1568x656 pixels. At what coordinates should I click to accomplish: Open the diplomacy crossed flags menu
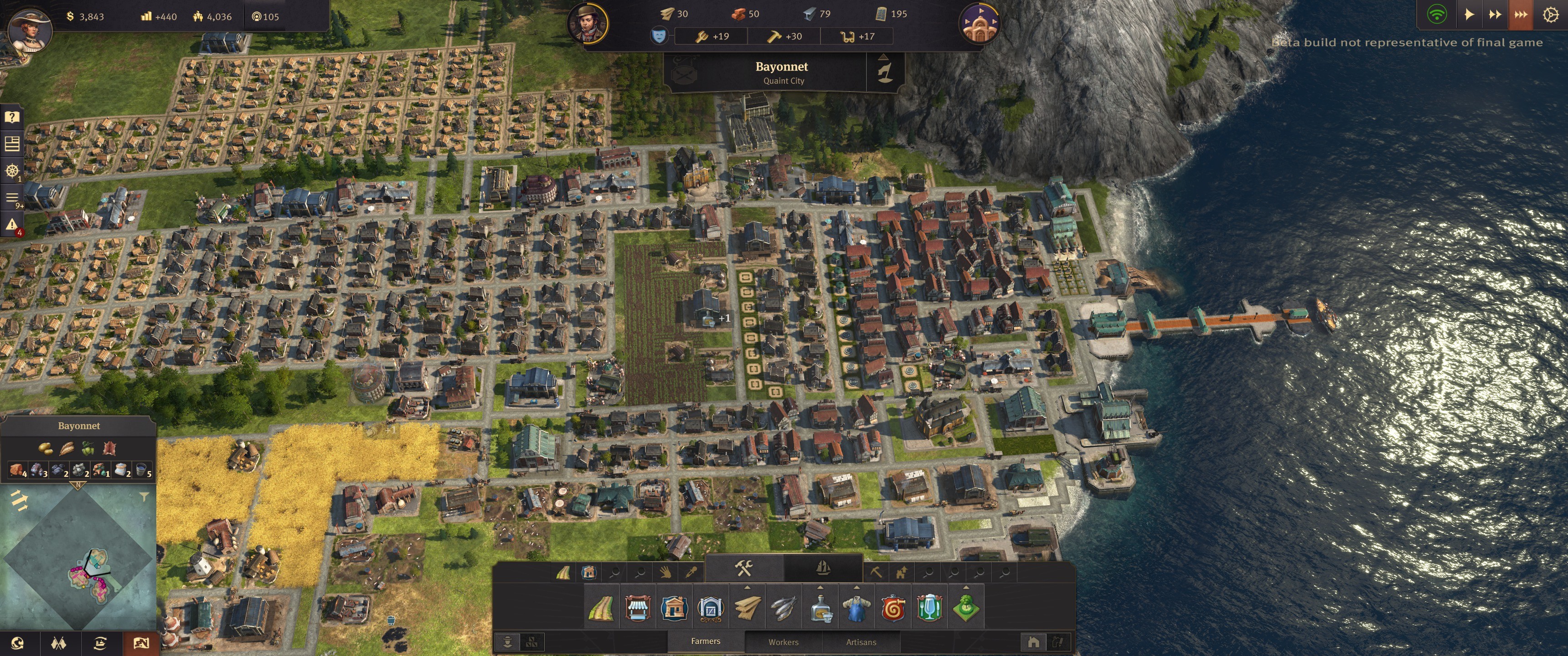click(58, 643)
